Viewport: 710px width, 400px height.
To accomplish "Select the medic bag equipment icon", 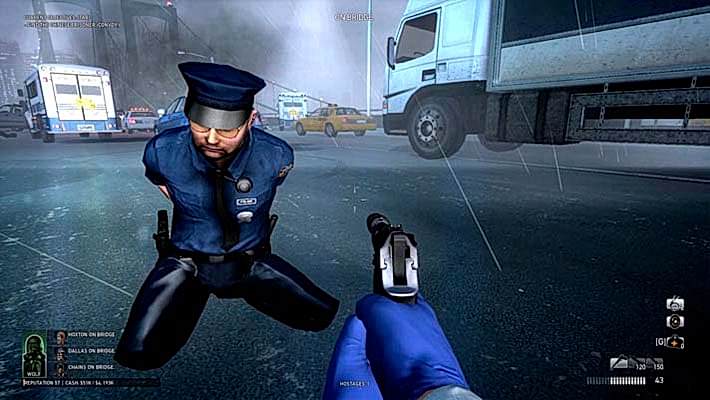I will point(676,342).
